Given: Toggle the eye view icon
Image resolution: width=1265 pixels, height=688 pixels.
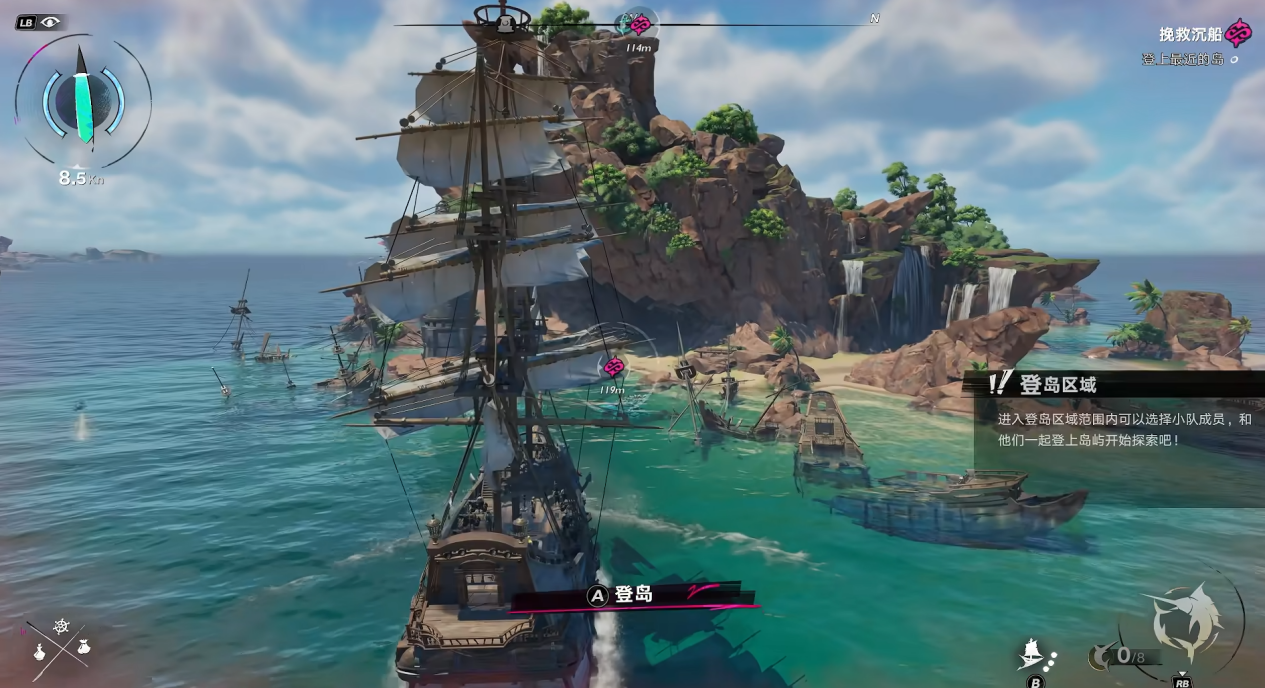Looking at the screenshot, I should pyautogui.click(x=51, y=22).
